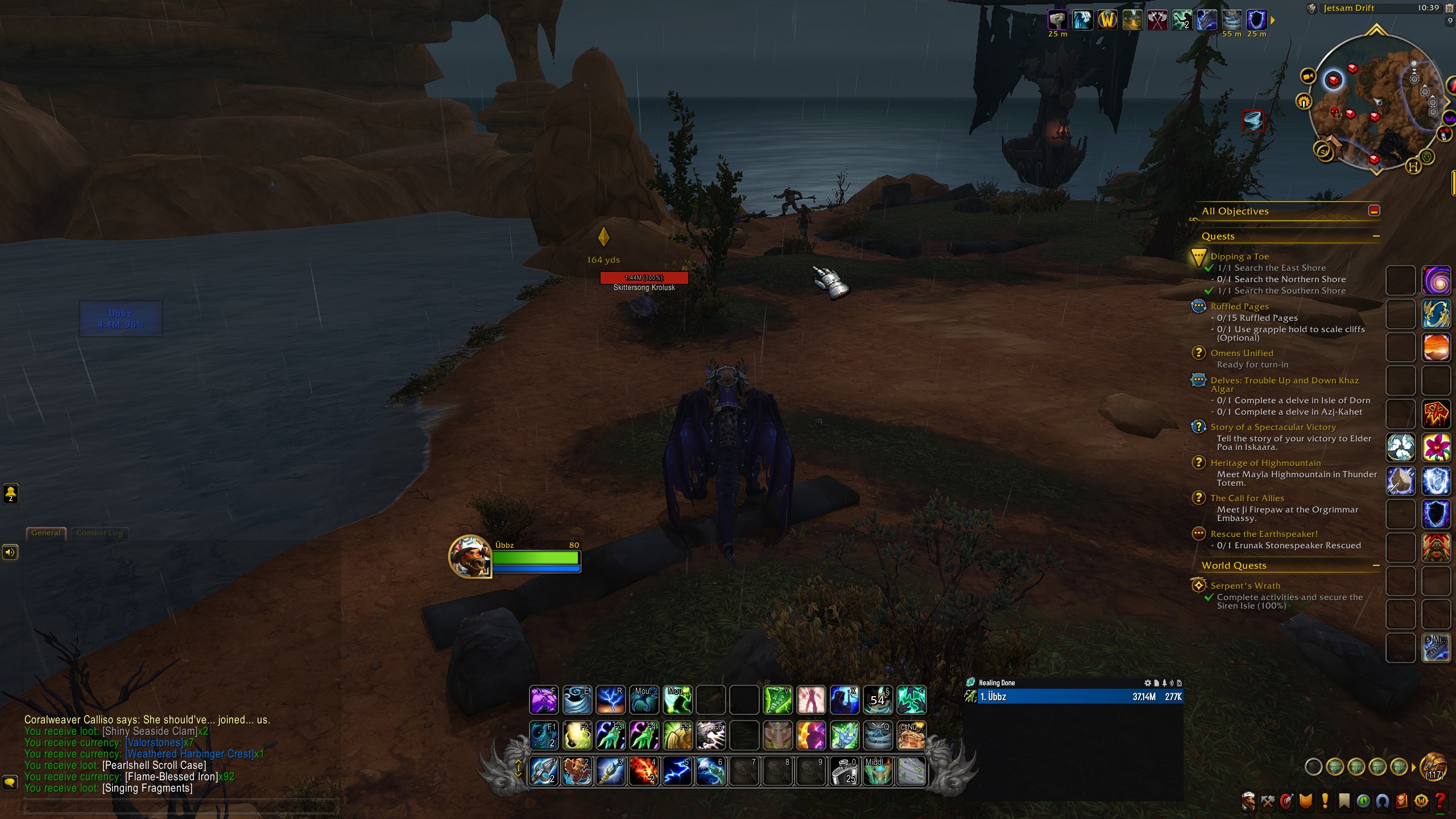Open the red skull Adventure Guide book
The height and width of the screenshot is (819, 1456).
(x=1401, y=801)
